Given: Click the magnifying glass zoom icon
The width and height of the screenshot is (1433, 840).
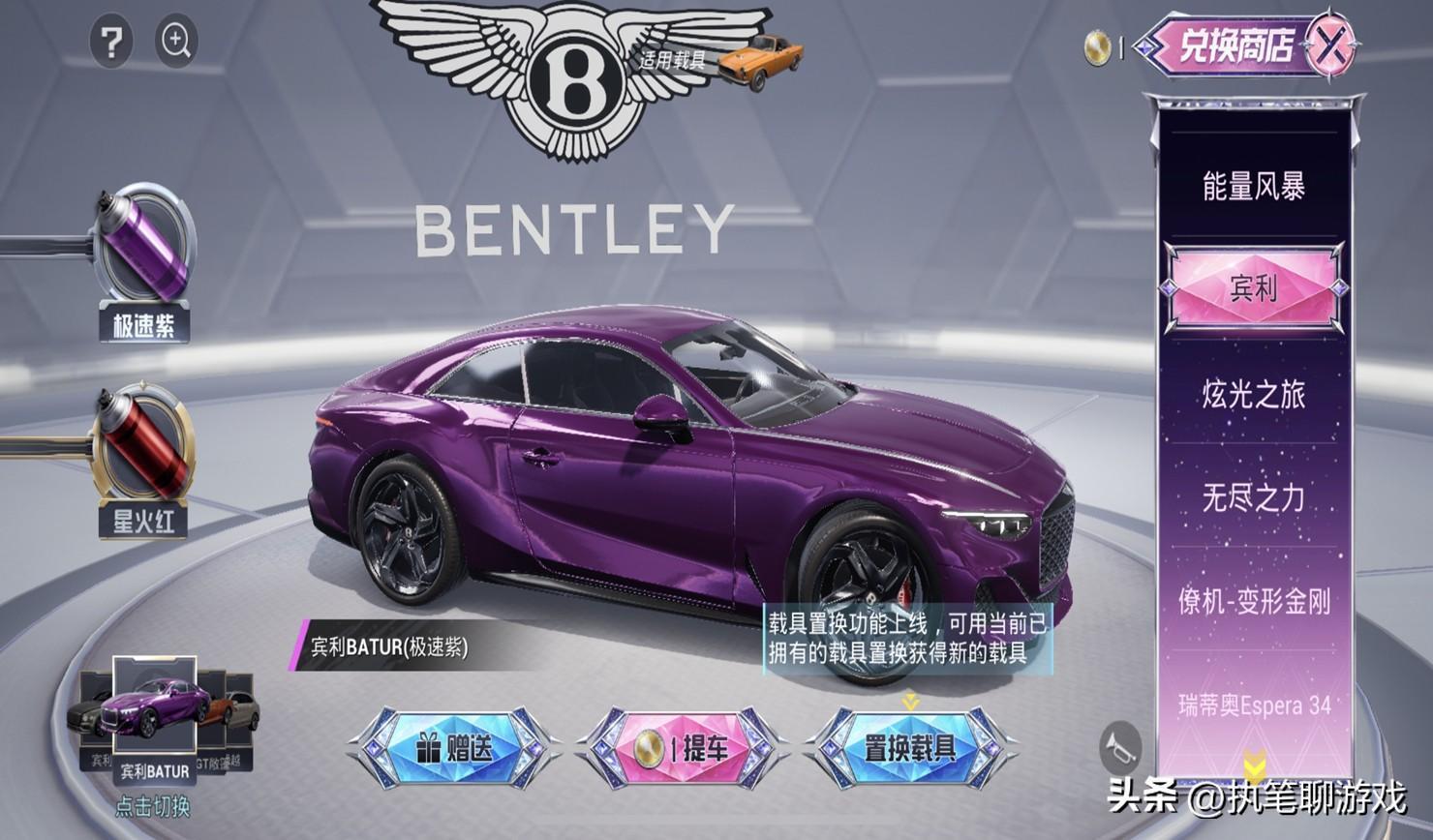Looking at the screenshot, I should tap(176, 41).
